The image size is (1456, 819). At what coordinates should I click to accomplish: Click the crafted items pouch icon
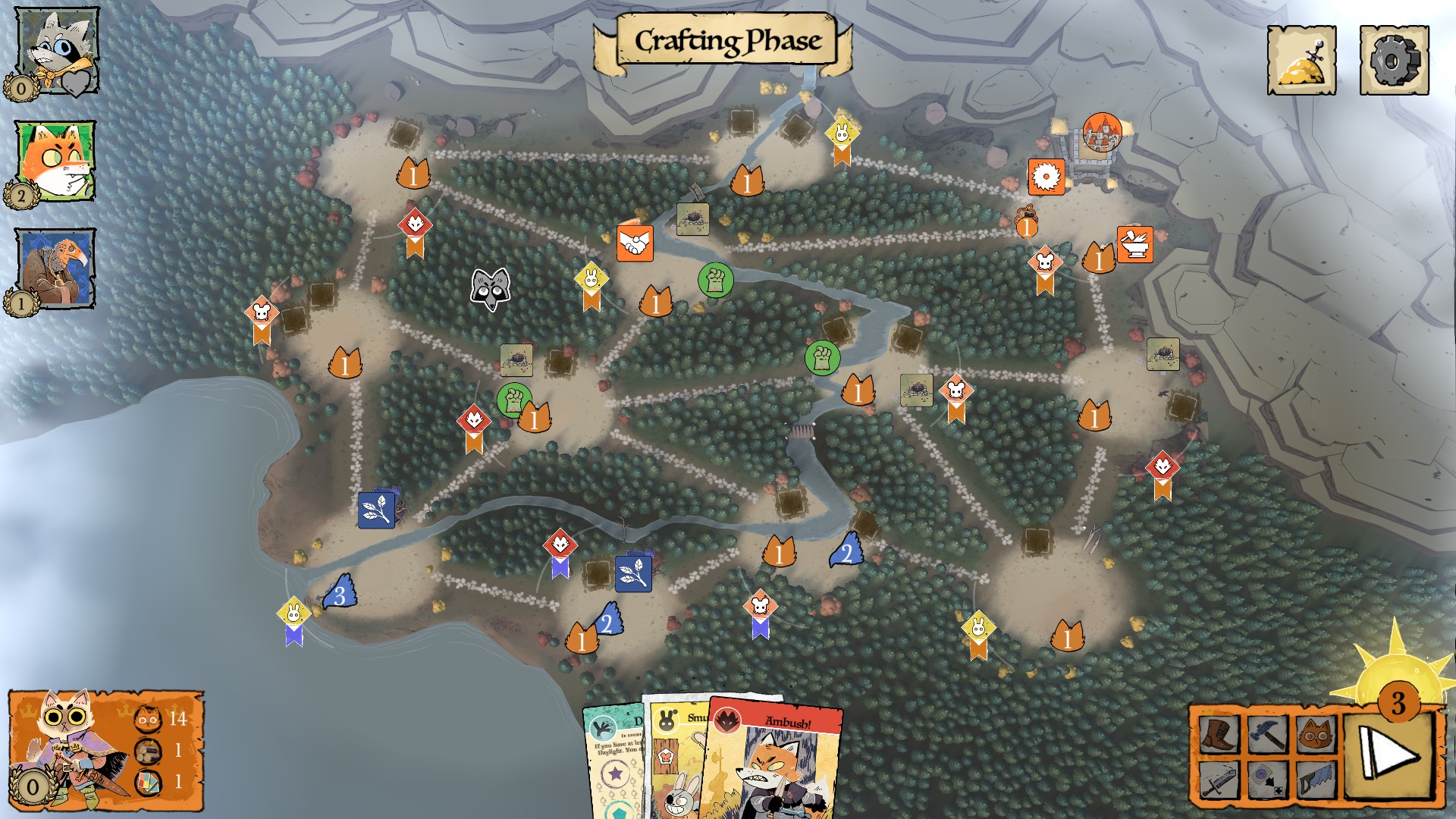[1302, 57]
